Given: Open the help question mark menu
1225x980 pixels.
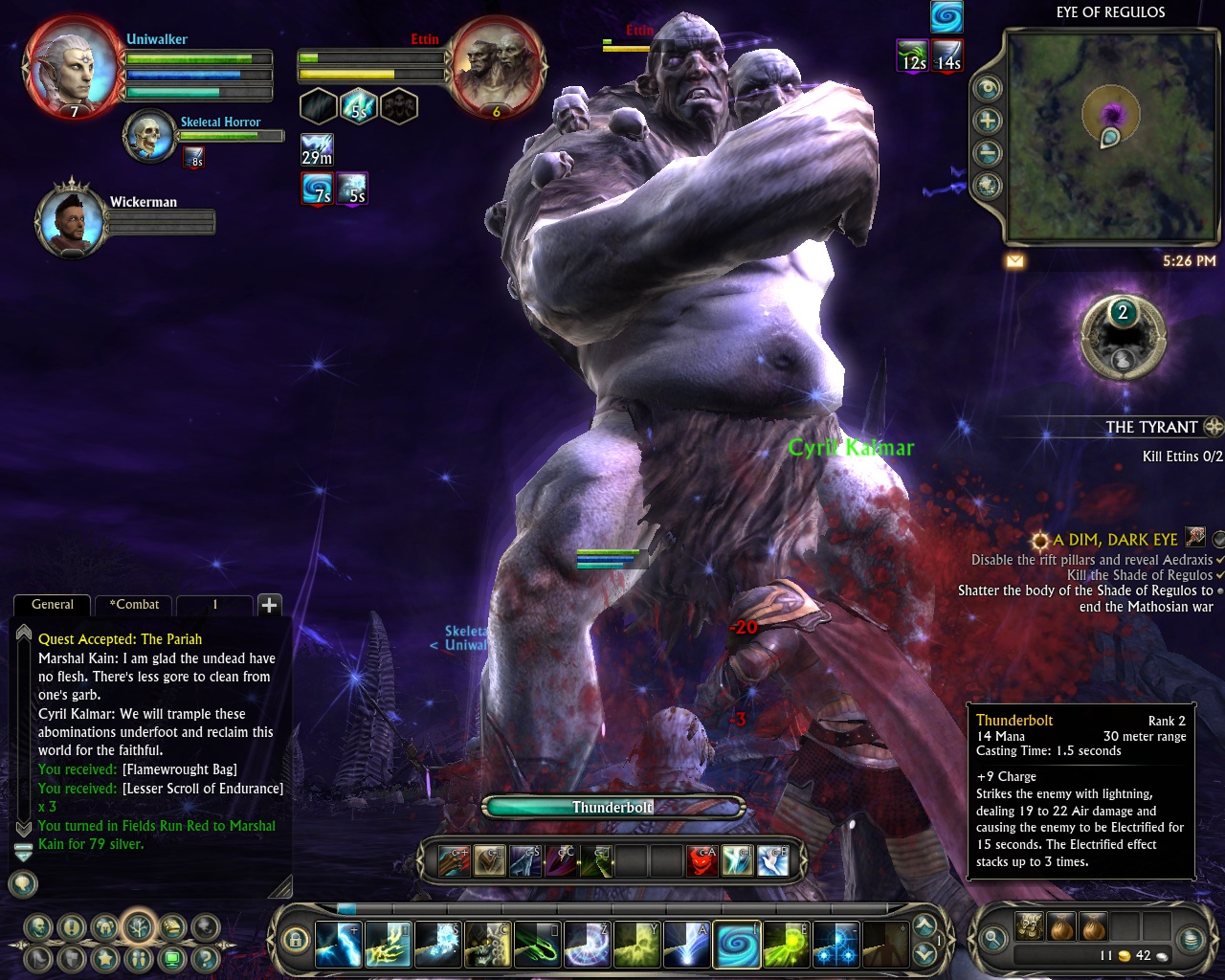Looking at the screenshot, I should point(206,957).
